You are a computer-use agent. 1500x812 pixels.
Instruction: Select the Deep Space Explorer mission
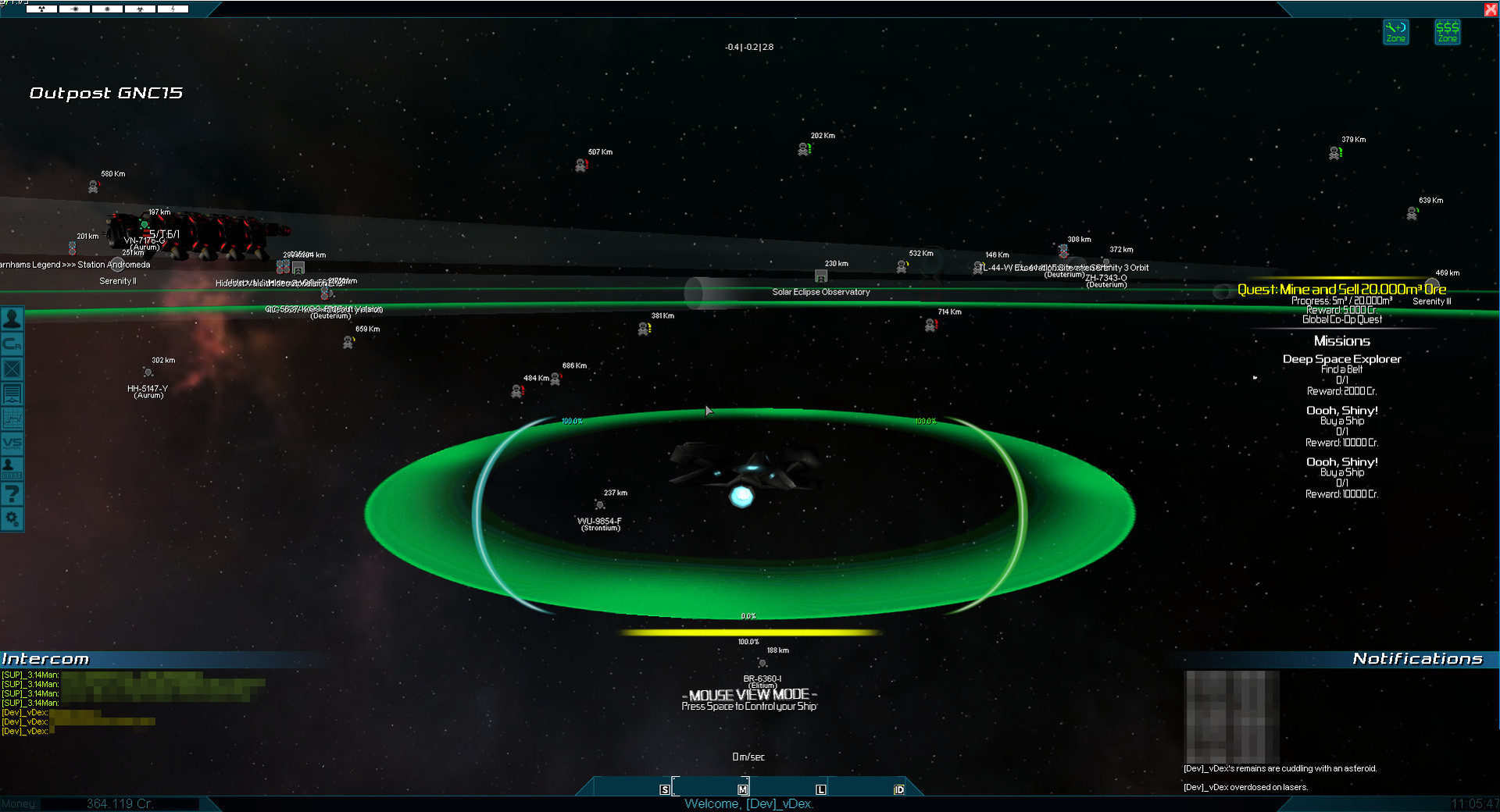click(1341, 359)
